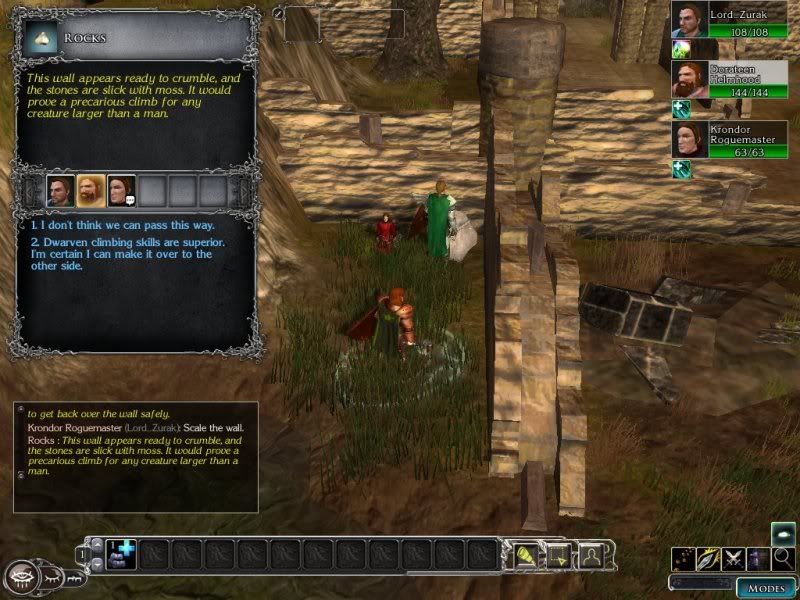The height and width of the screenshot is (600, 800).
Task: Click the flashlight icon beside the hotbar
Action: pos(525,554)
